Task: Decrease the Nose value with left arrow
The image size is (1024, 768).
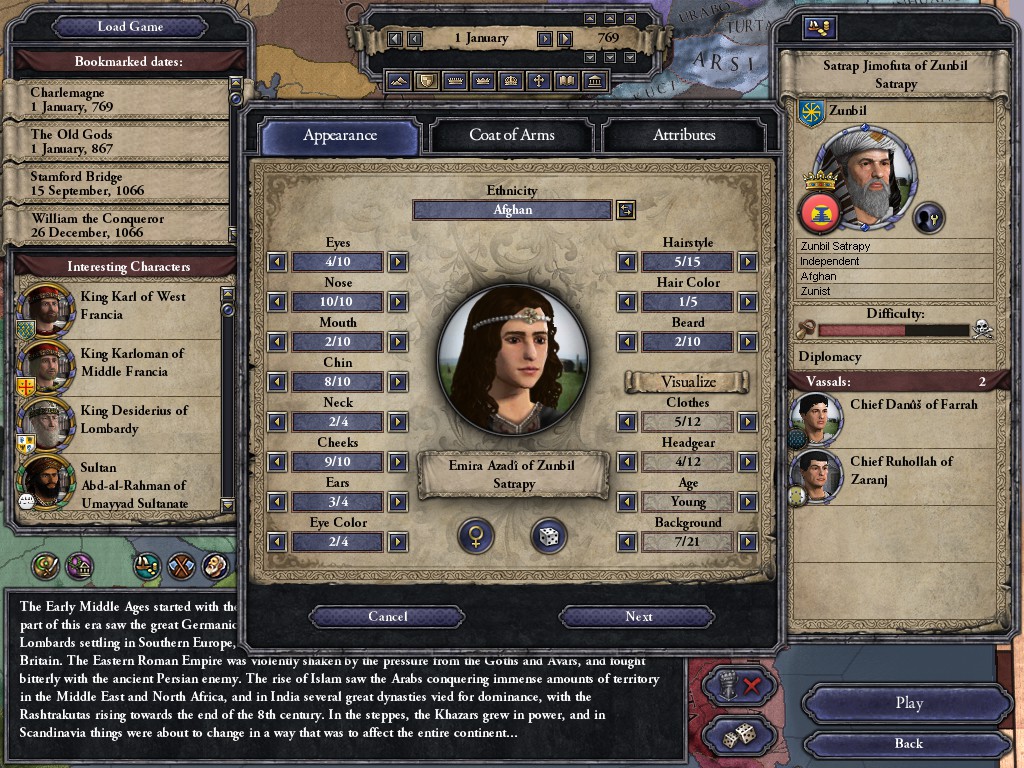Action: coord(277,302)
